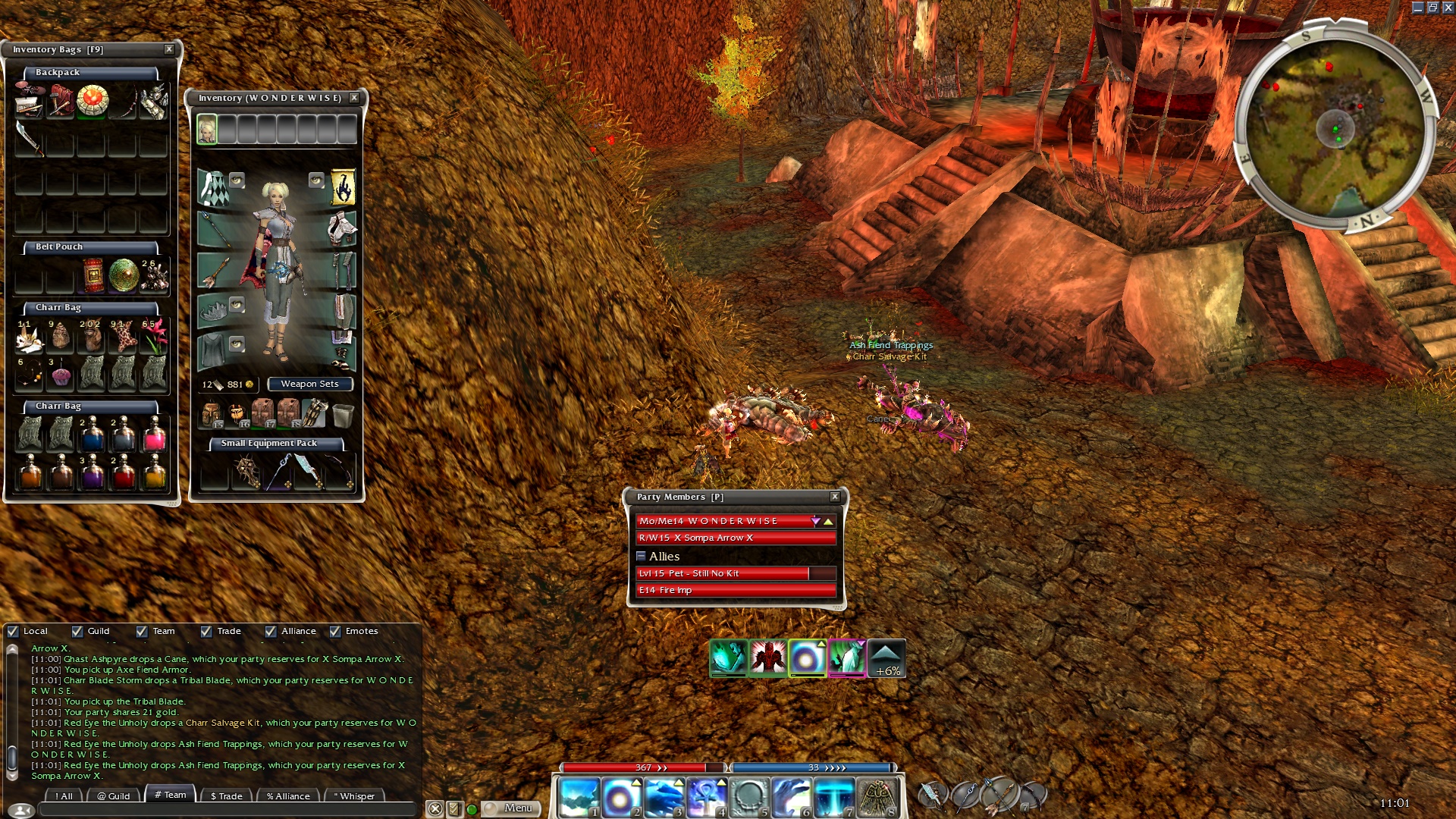
Task: Toggle the Local chat filter checkbox
Action: [13, 631]
